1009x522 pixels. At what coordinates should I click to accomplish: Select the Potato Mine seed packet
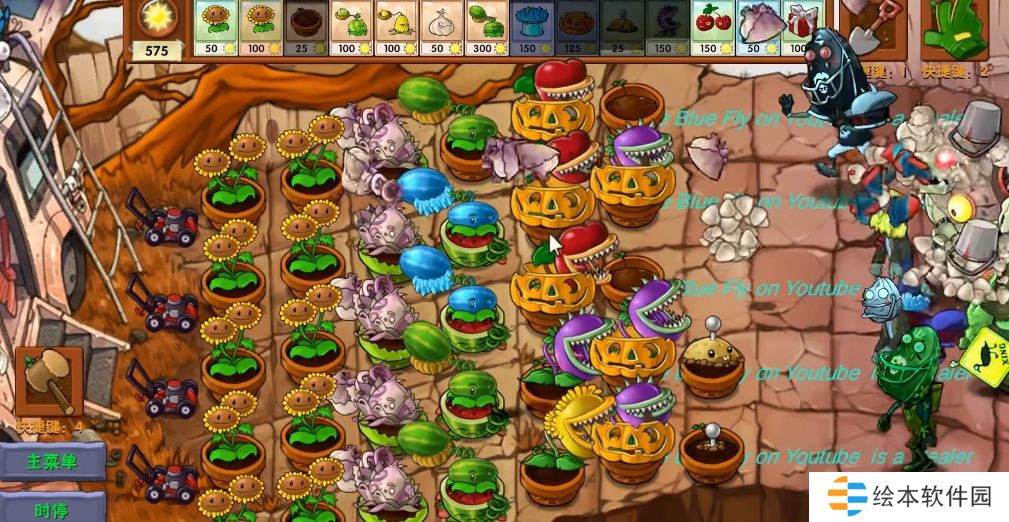tap(622, 27)
